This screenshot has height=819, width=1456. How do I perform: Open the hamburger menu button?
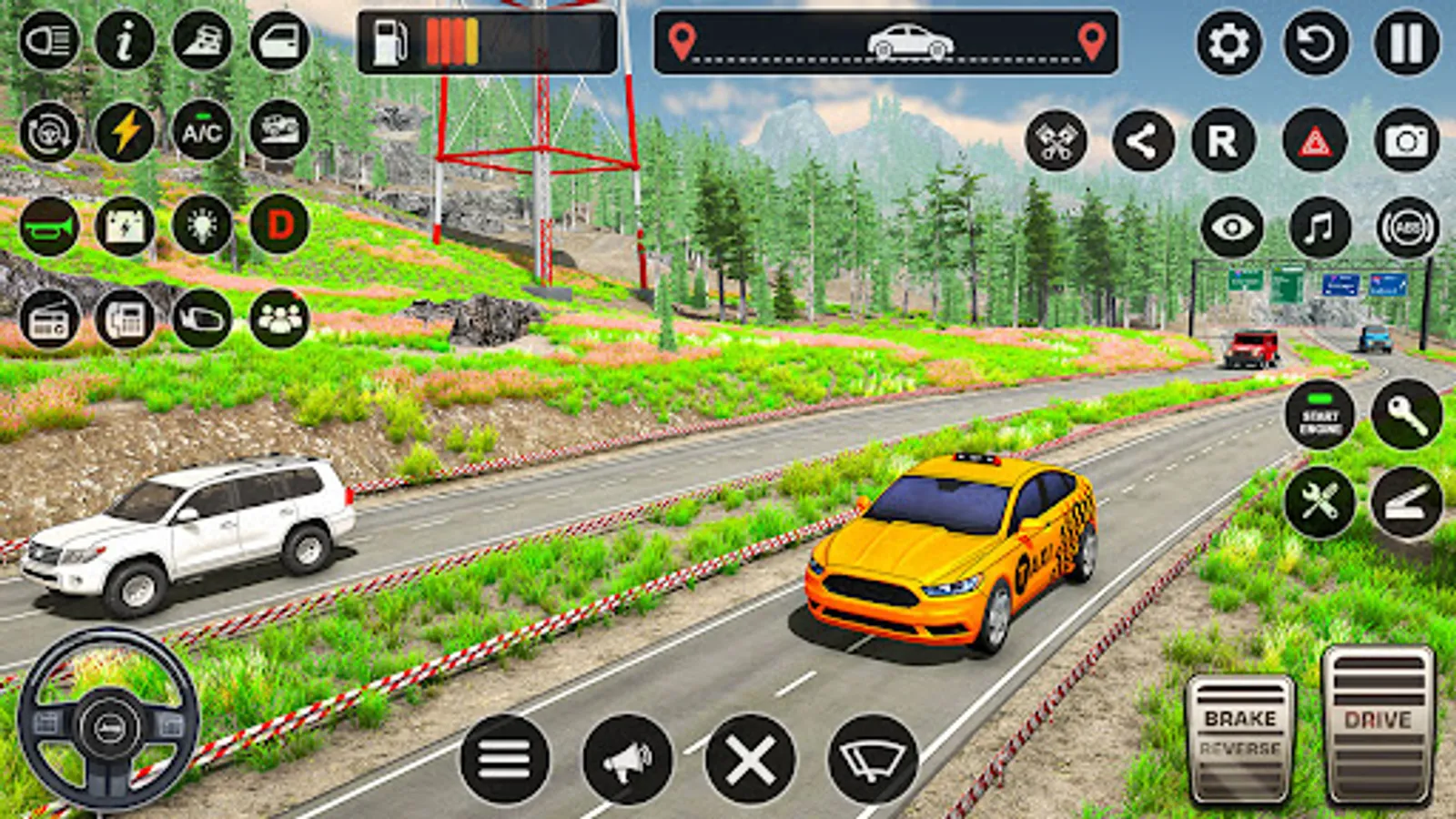pos(504,759)
